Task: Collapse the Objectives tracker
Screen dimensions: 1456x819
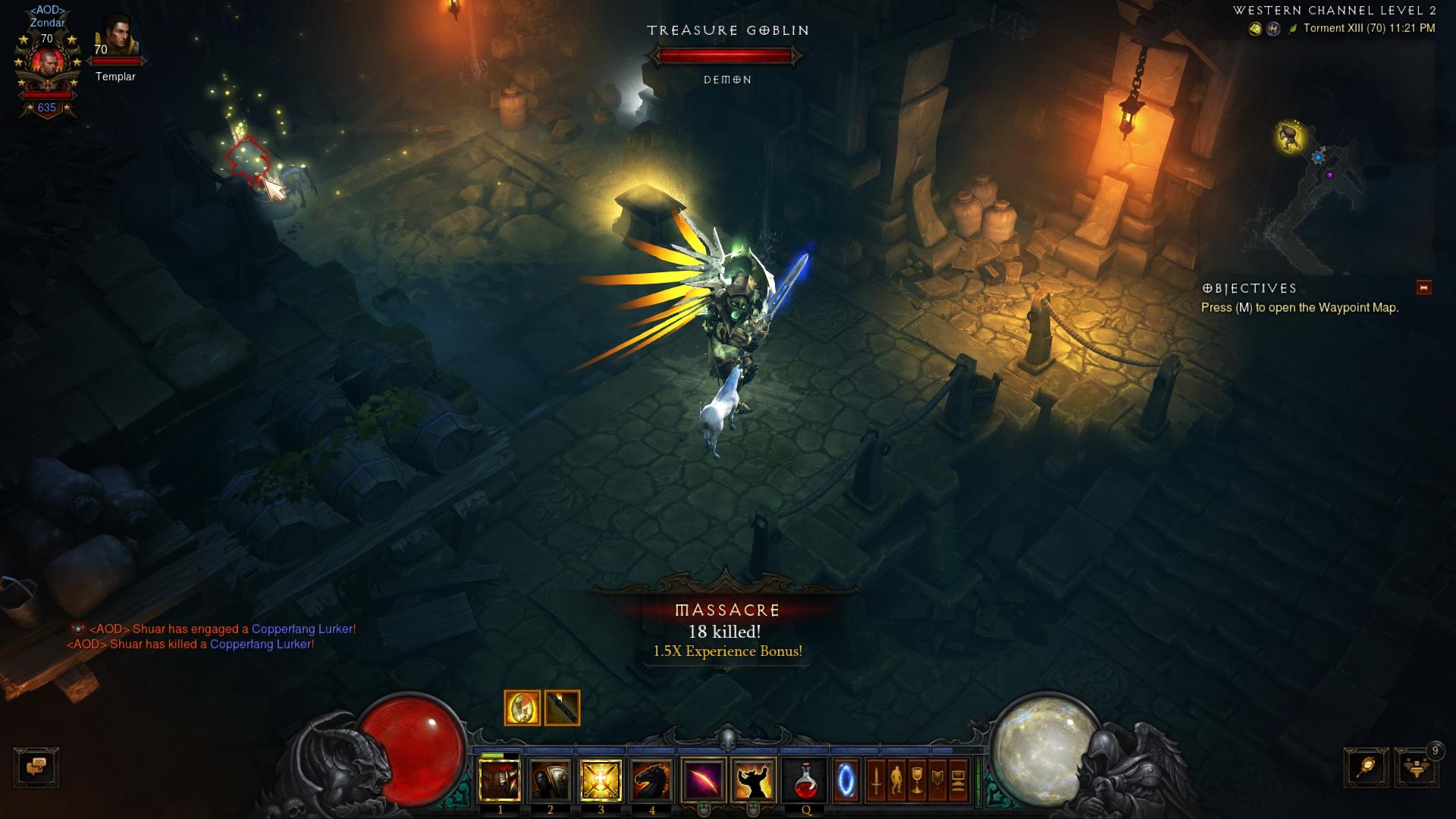Action: pos(1423,287)
